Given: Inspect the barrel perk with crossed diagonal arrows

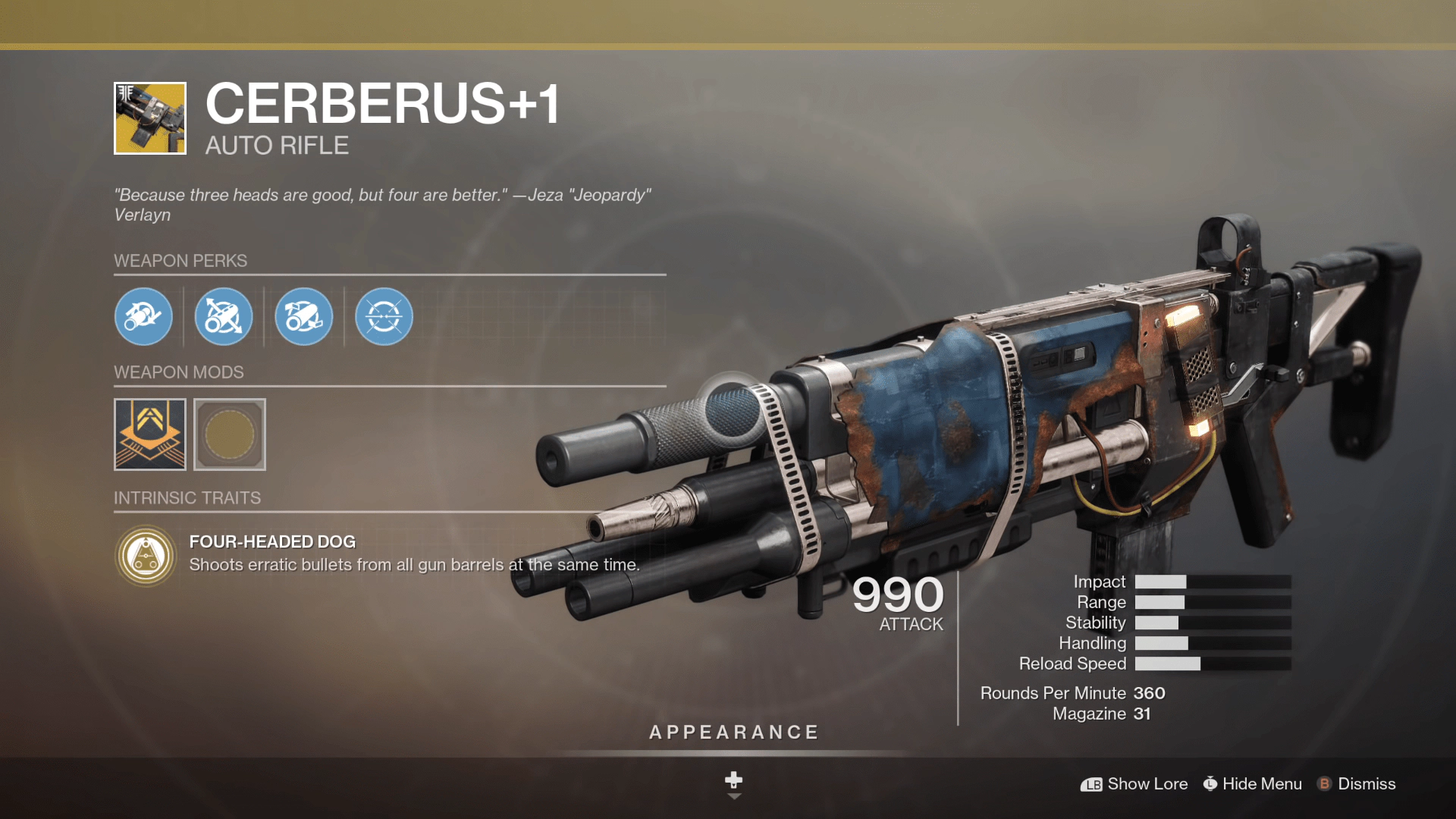Looking at the screenshot, I should [x=224, y=317].
